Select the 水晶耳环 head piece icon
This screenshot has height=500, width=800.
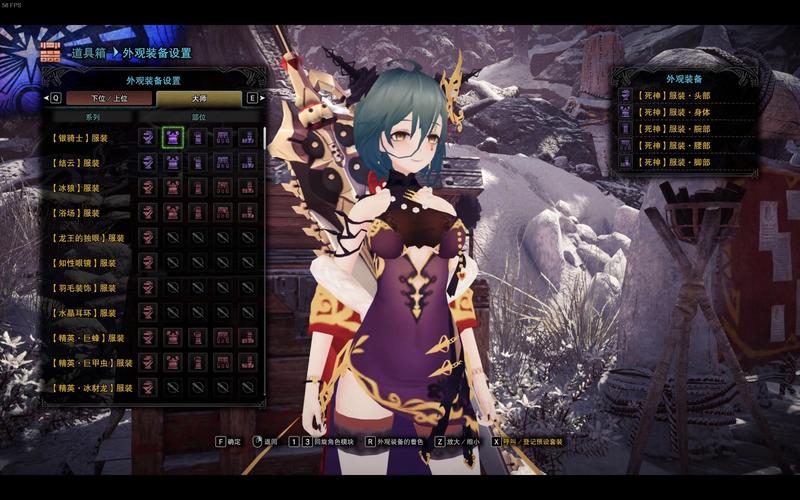(x=148, y=312)
